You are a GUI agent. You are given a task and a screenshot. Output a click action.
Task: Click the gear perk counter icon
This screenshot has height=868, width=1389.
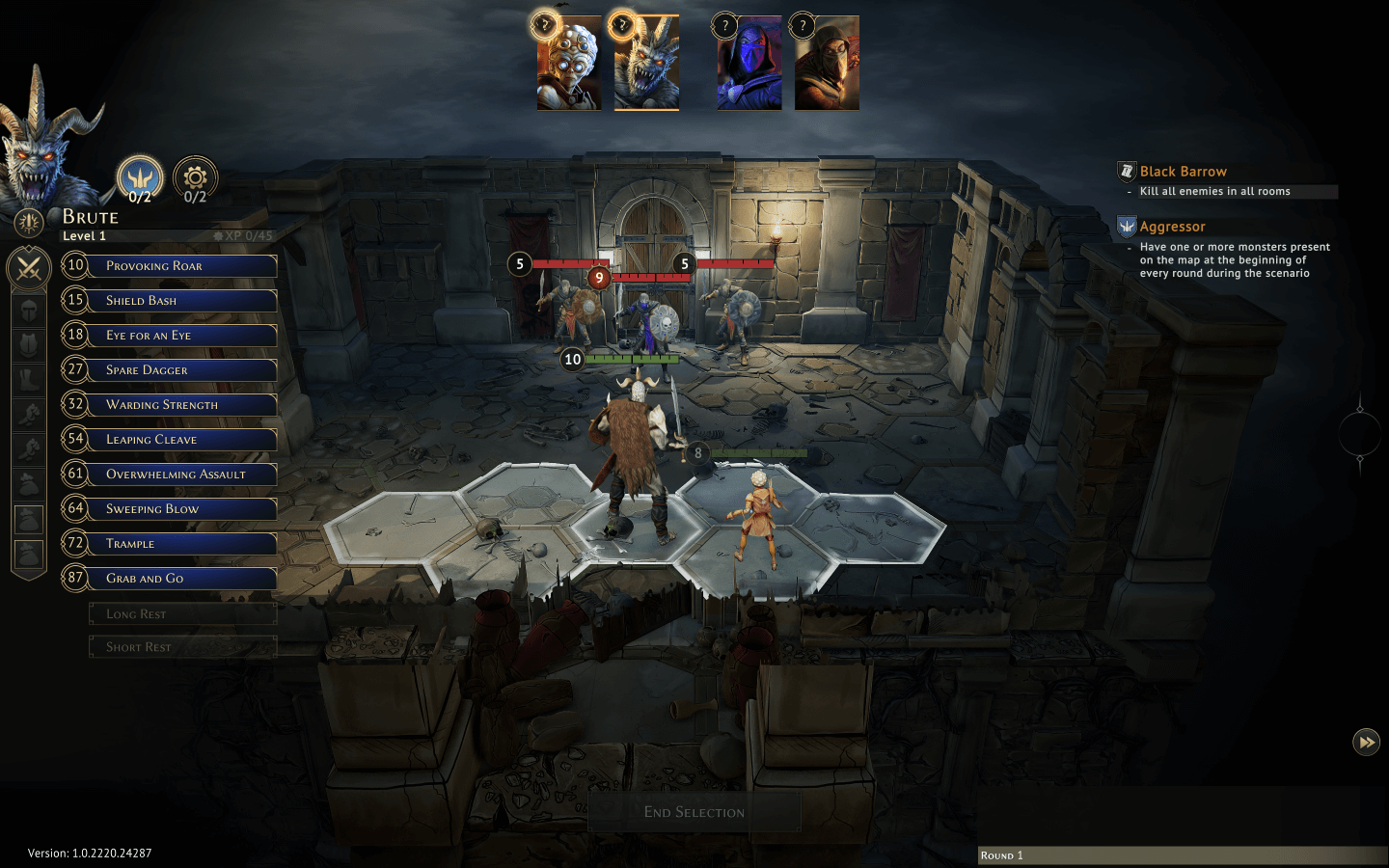coord(196,178)
